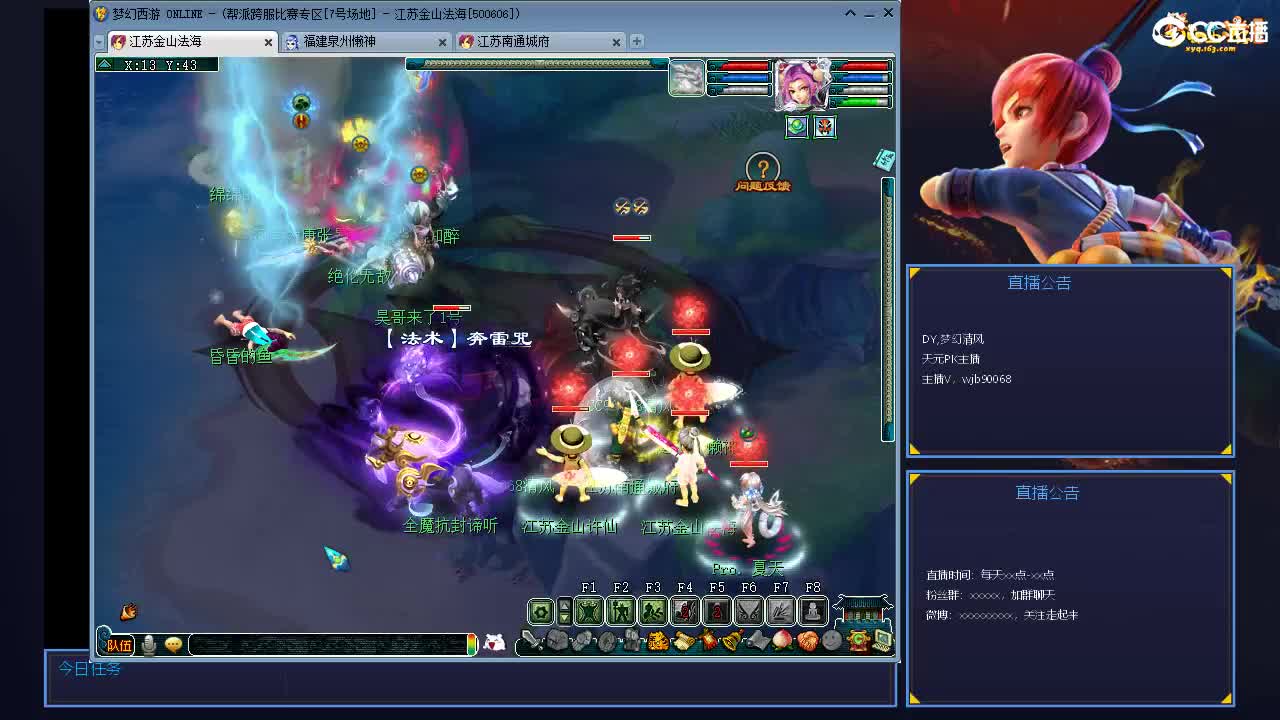The image size is (1280, 720).
Task: Click the white cat icon beside chat input
Action: click(x=493, y=644)
